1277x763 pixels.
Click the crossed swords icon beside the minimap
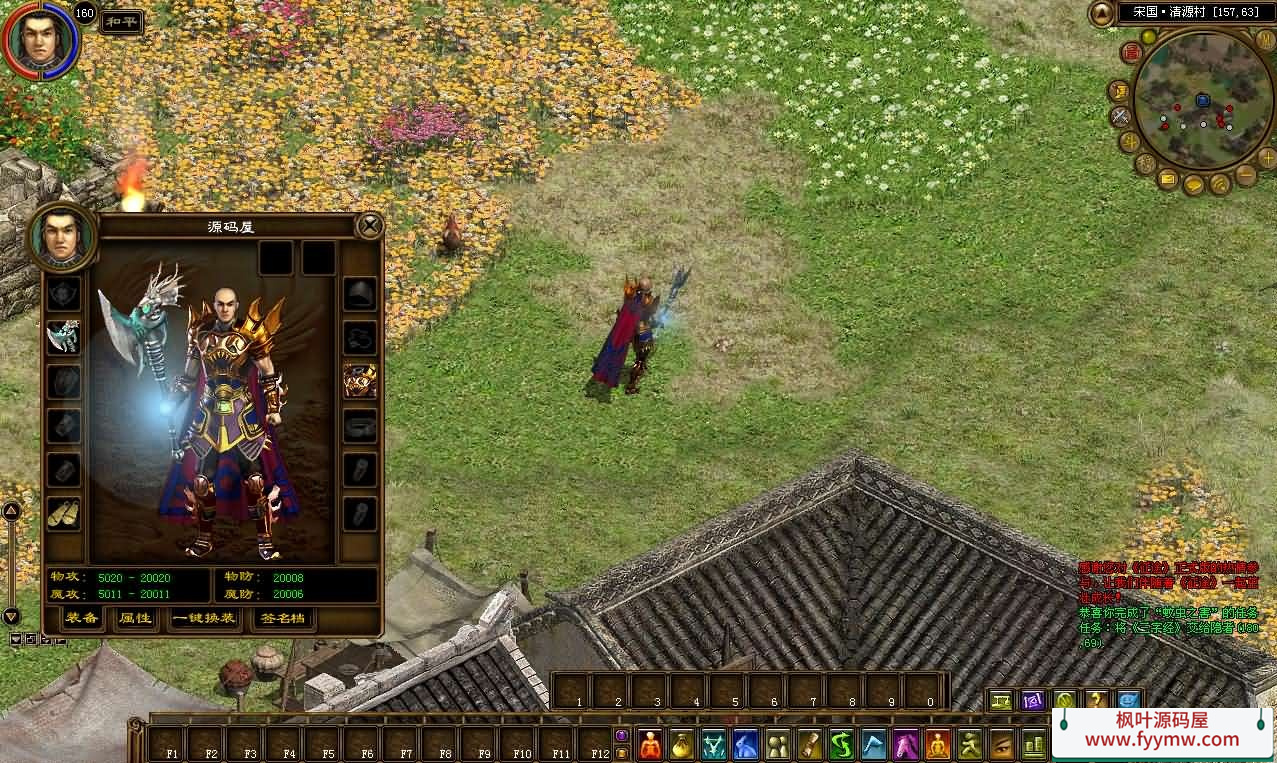pos(1121,116)
